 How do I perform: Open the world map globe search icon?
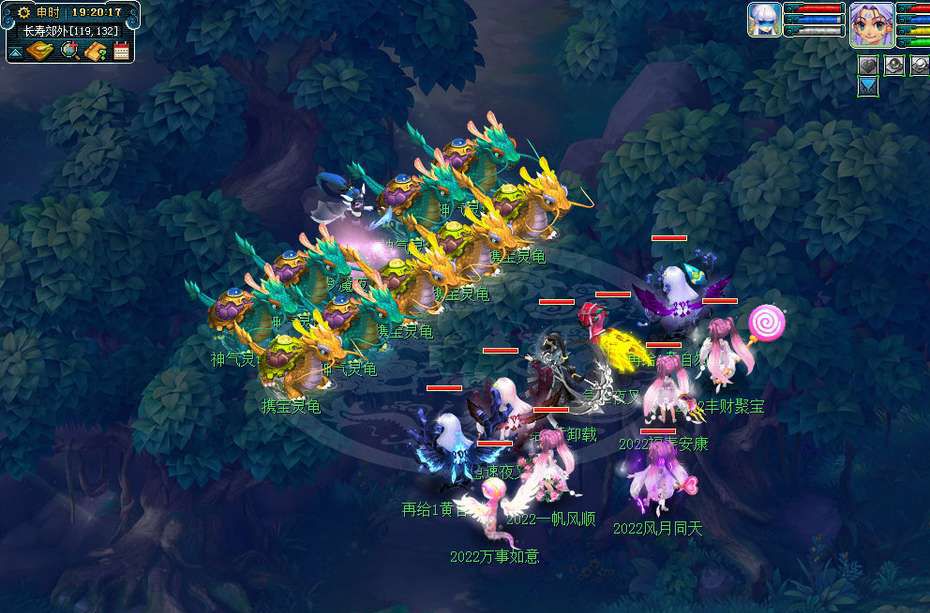pyautogui.click(x=70, y=51)
